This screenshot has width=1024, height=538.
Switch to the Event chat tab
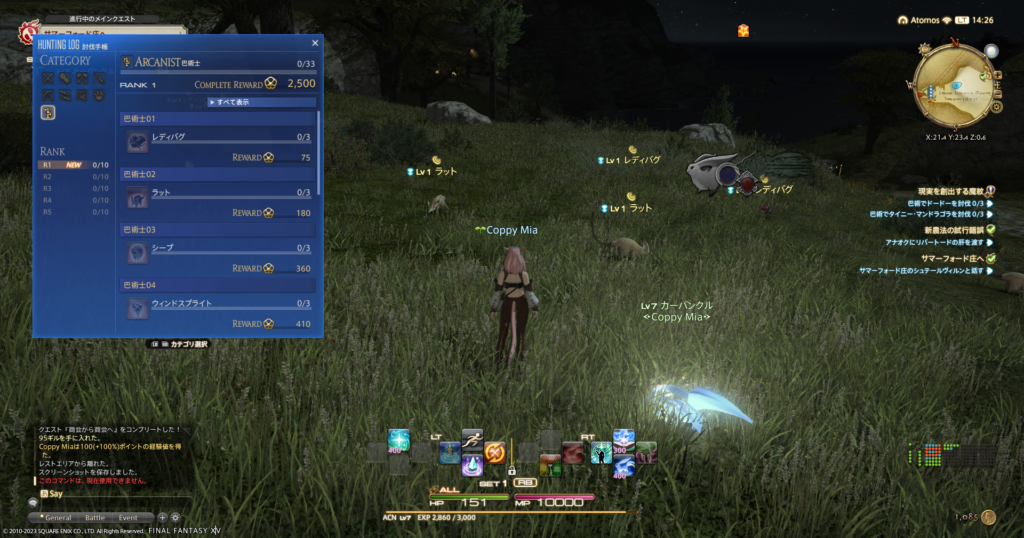[128, 517]
